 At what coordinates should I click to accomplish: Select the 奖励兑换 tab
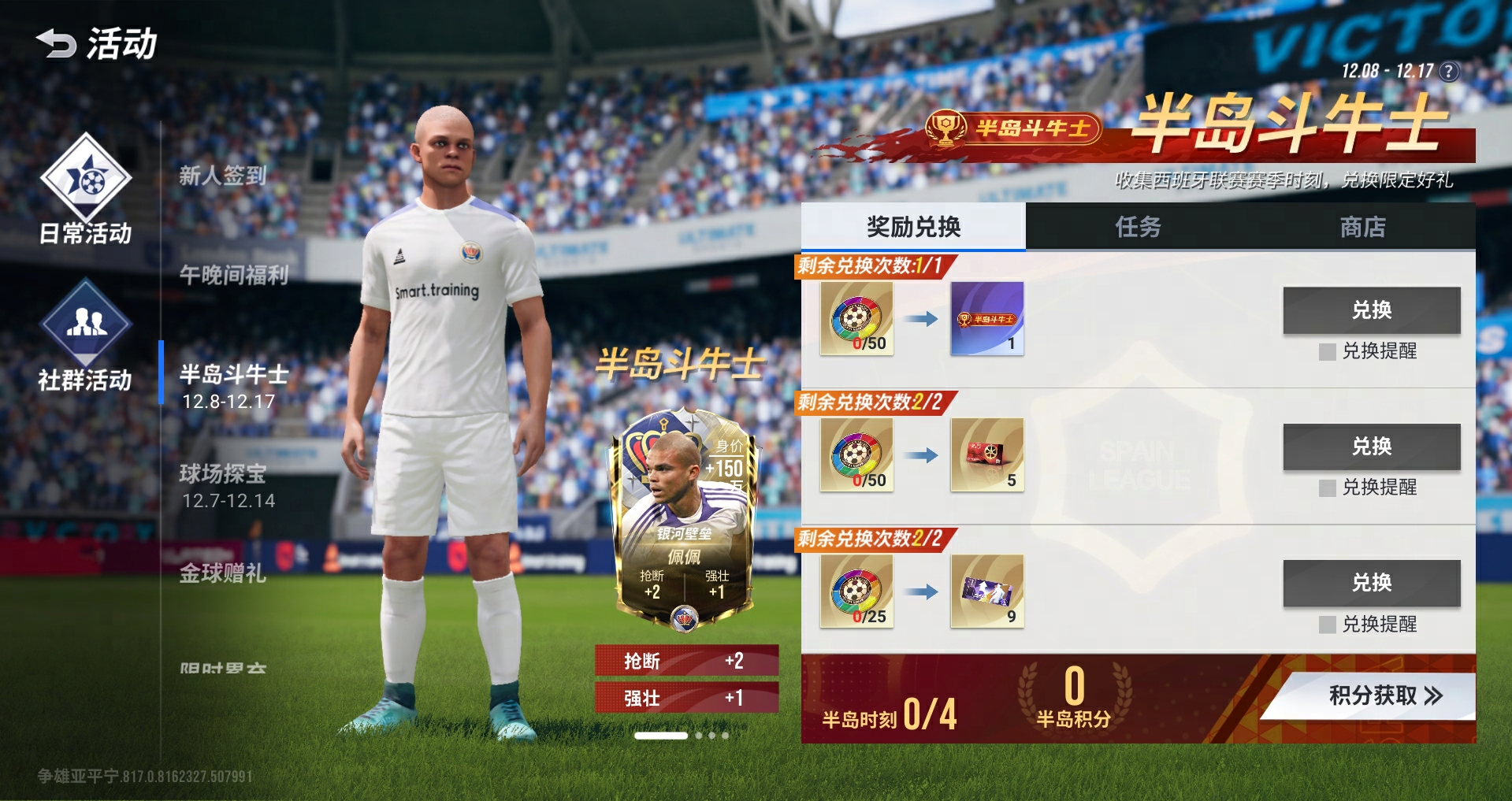[913, 228]
